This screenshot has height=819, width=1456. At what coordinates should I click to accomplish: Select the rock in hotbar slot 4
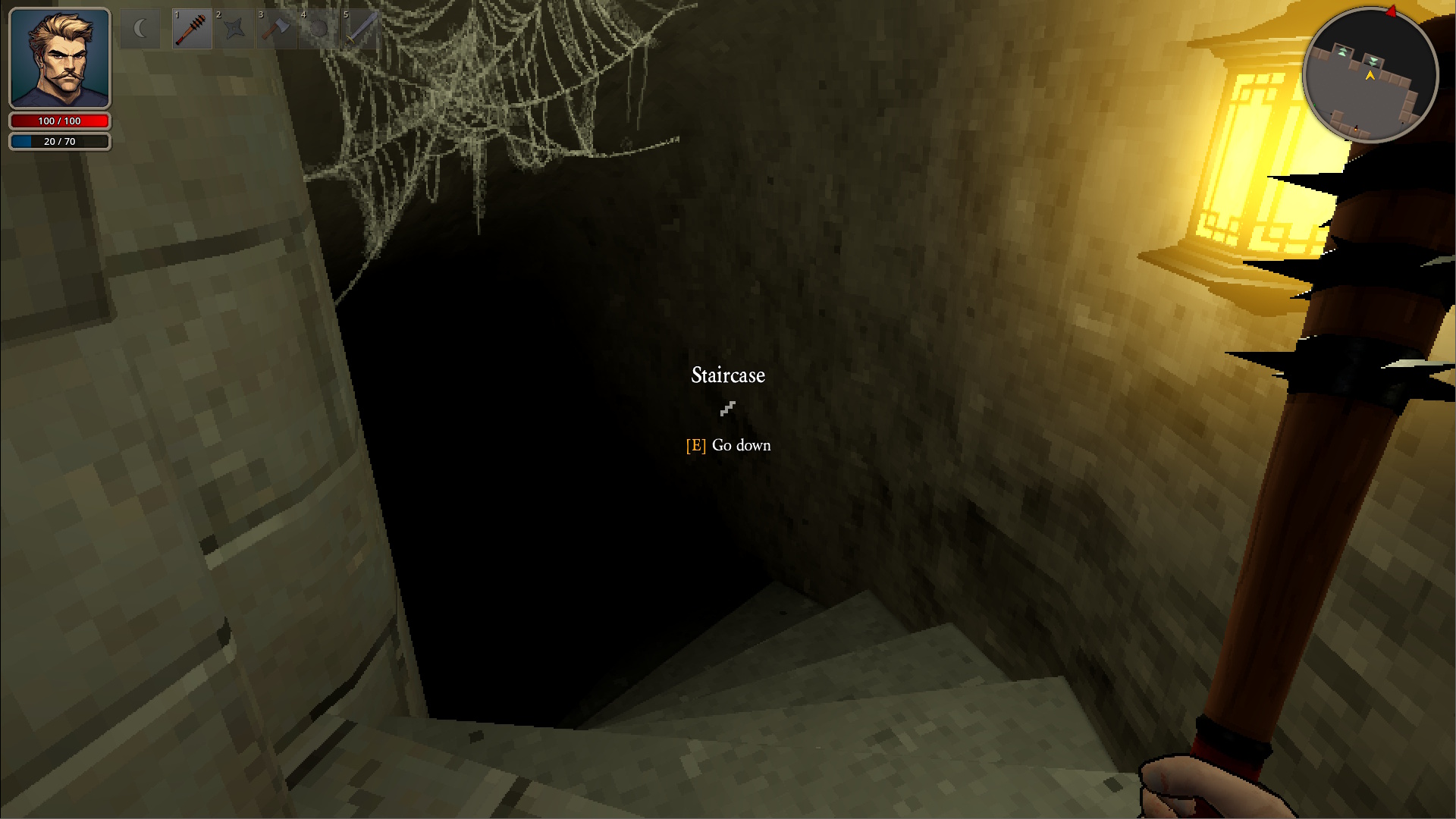[318, 28]
